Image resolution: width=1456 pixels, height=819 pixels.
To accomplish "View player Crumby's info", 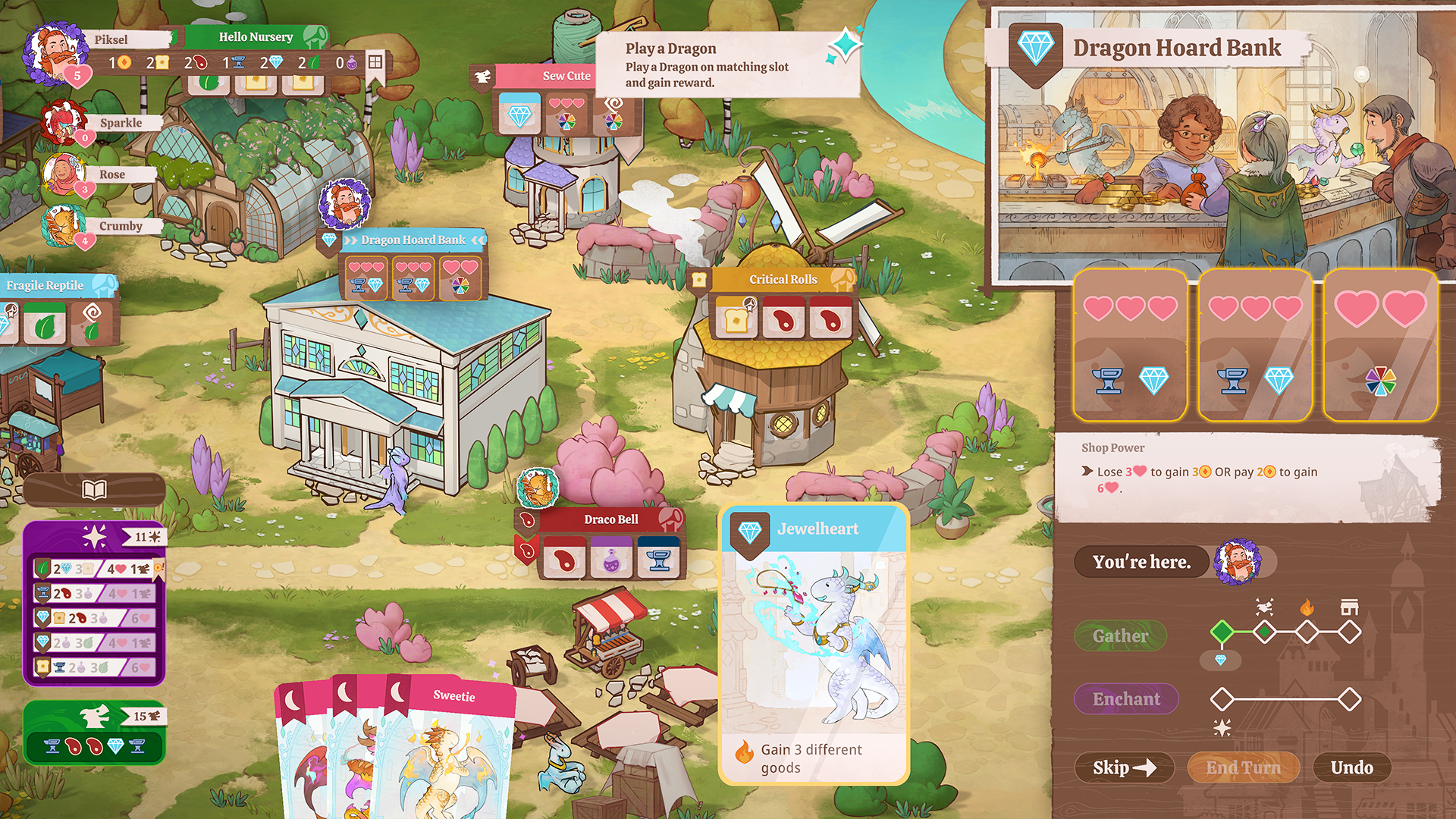I will pos(120,226).
